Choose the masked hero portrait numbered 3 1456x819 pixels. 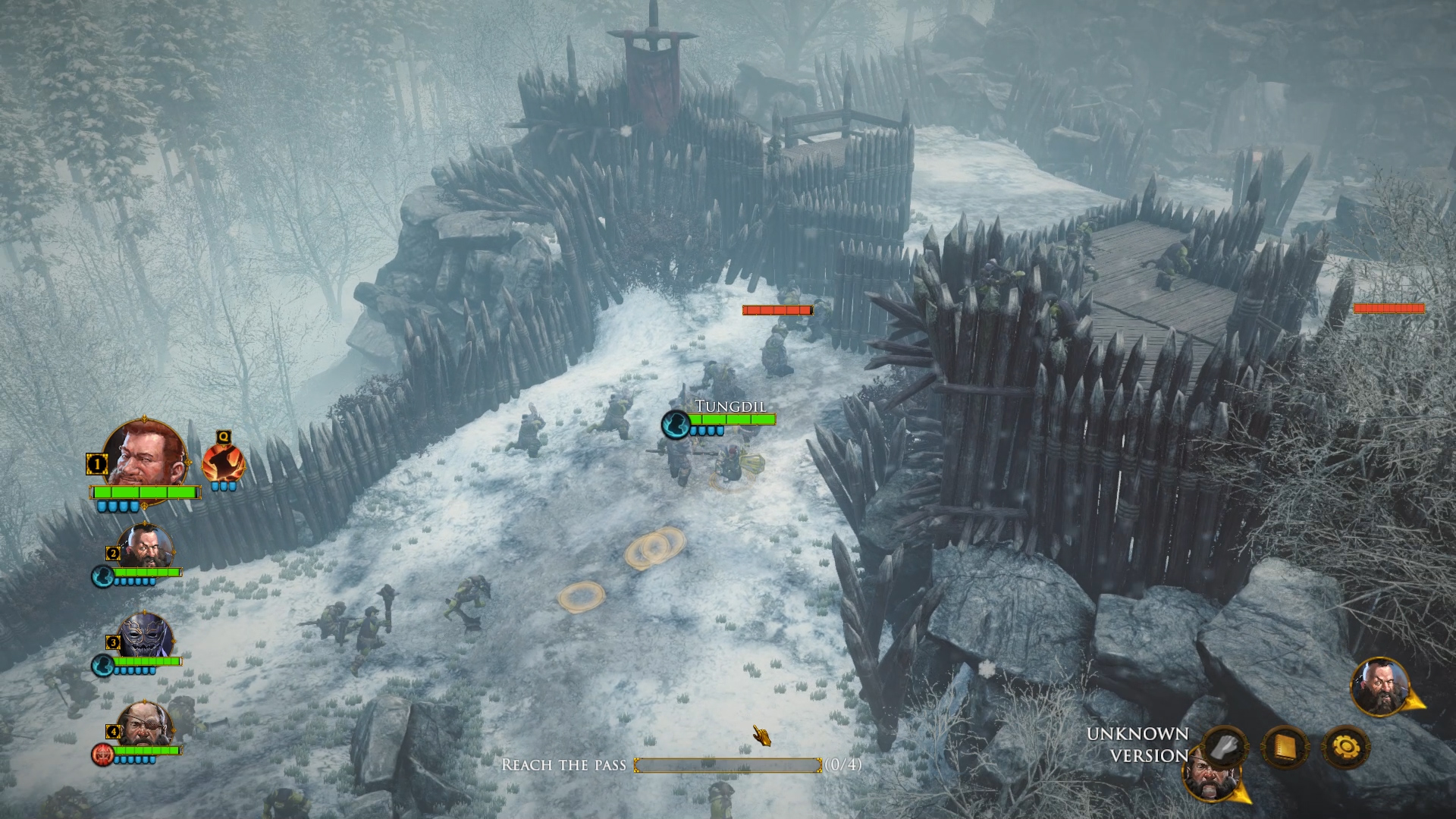(144, 636)
